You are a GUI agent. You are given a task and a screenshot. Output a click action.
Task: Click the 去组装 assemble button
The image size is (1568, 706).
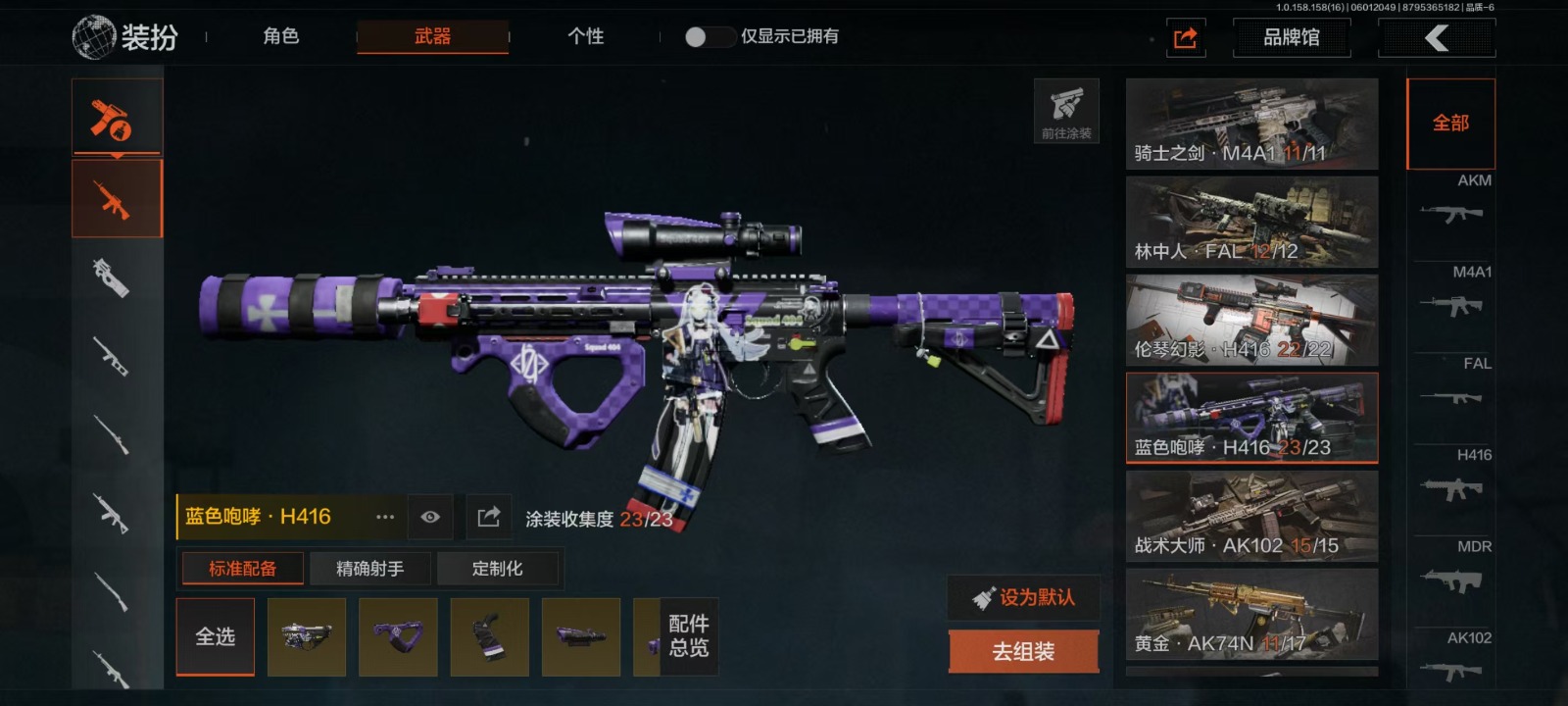click(1023, 651)
